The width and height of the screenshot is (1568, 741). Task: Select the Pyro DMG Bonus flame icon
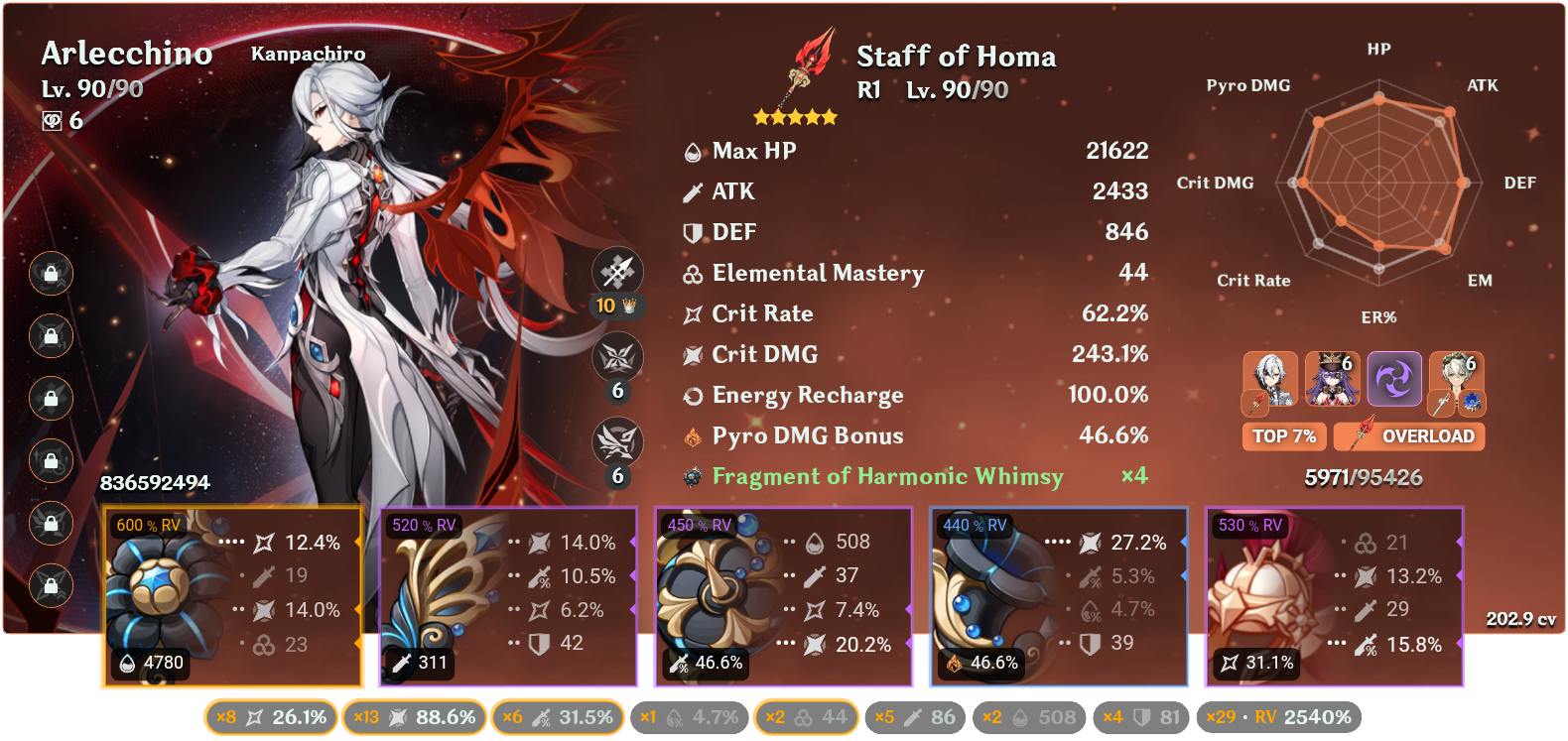point(693,435)
